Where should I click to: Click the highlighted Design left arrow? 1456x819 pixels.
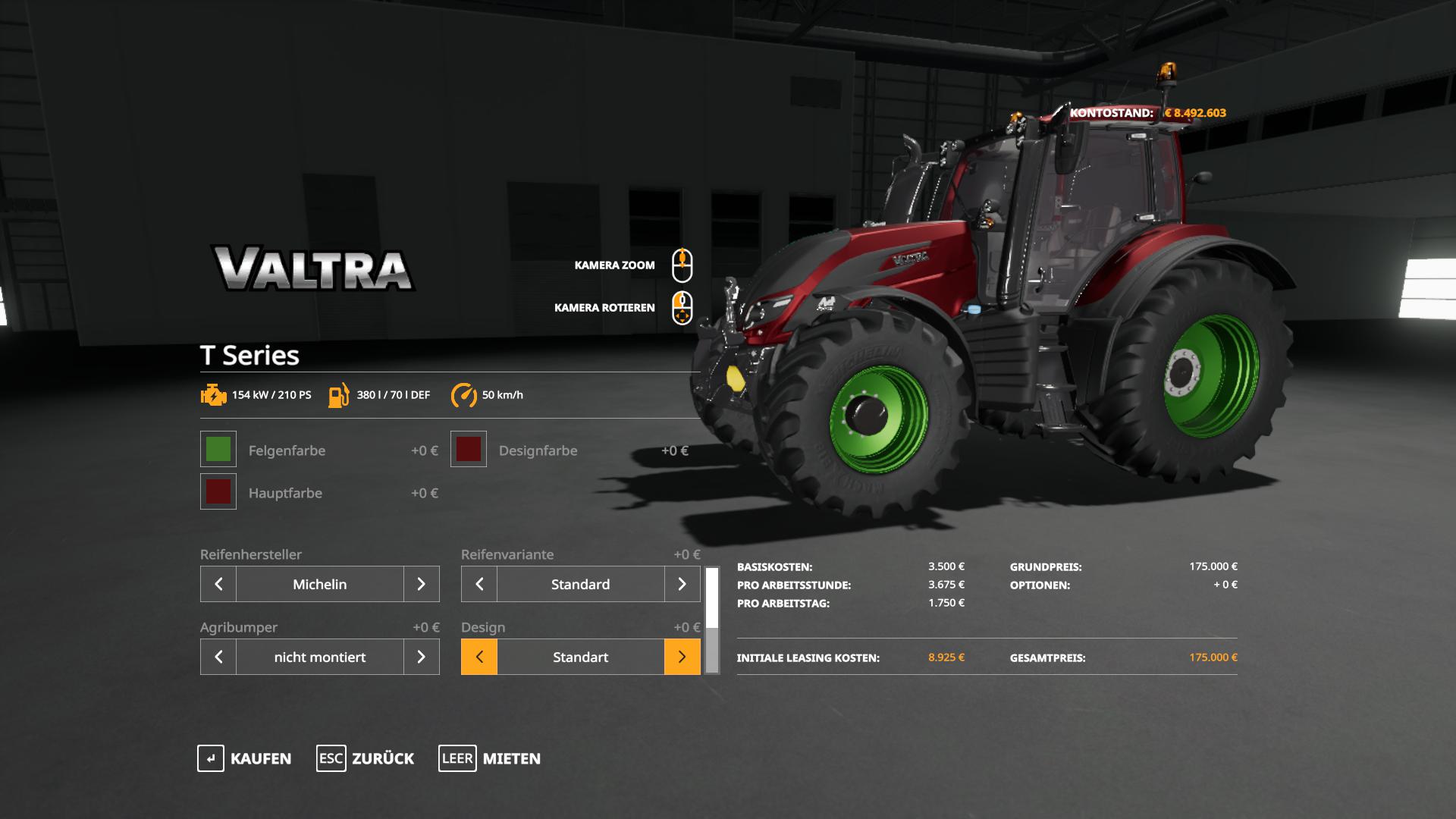click(x=479, y=657)
